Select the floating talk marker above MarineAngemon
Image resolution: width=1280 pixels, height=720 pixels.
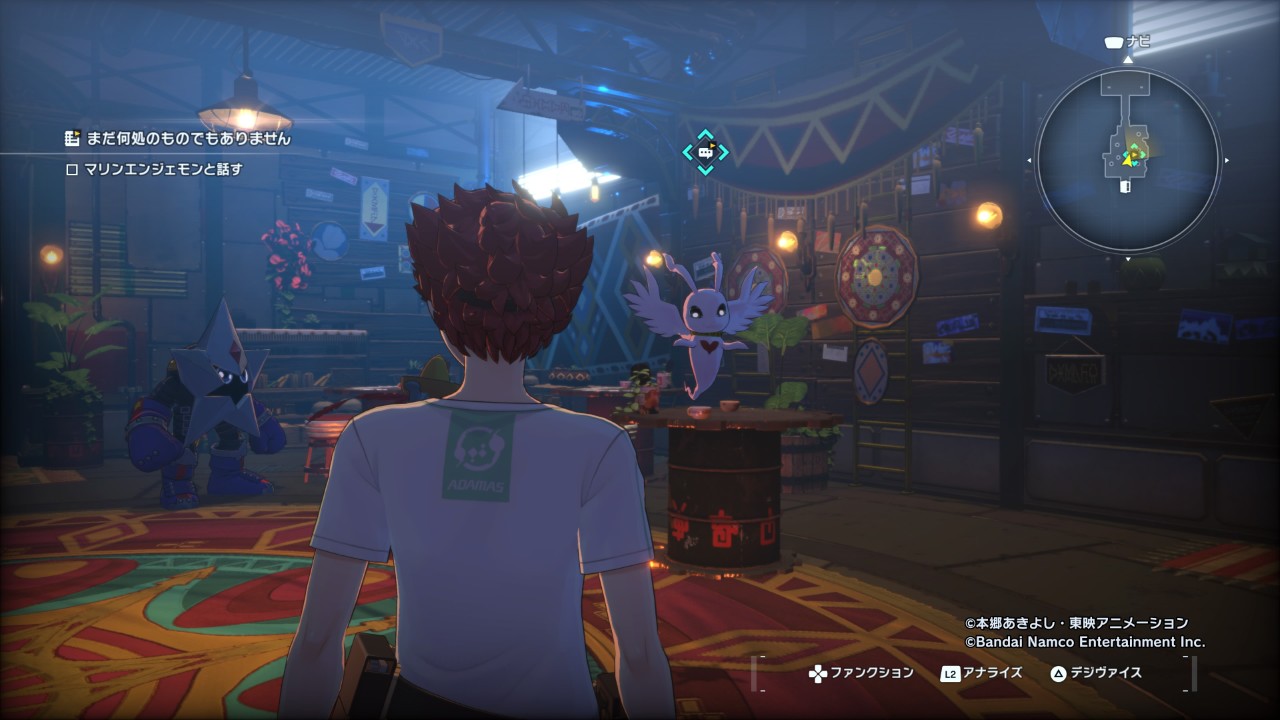705,152
